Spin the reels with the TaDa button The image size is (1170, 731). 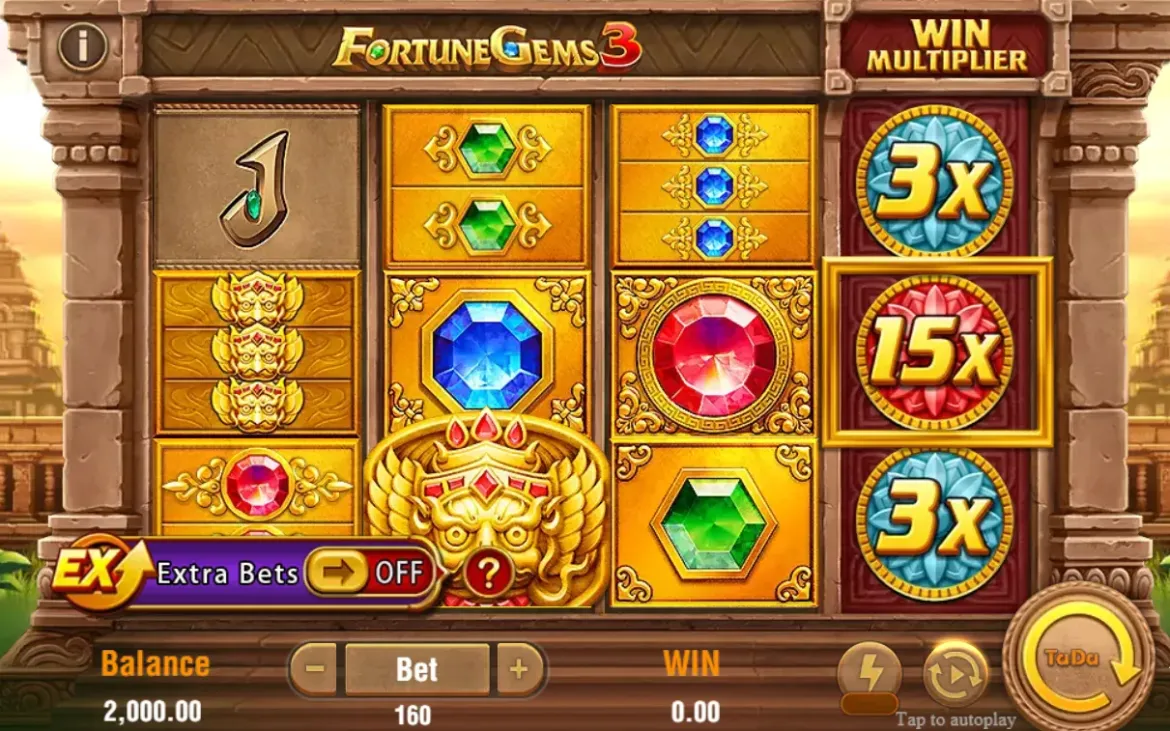pyautogui.click(x=1078, y=659)
